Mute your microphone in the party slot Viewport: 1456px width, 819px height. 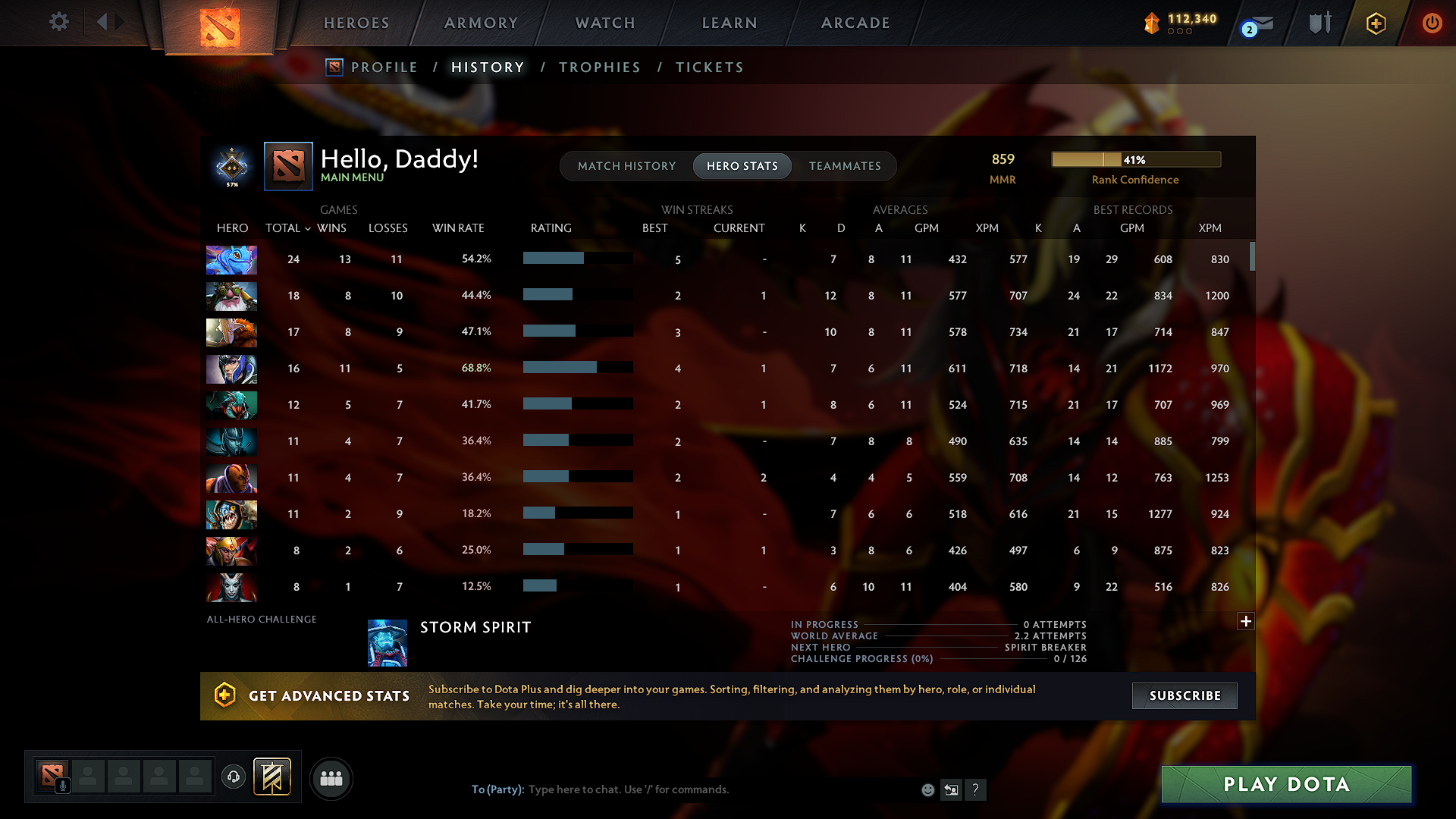[63, 785]
